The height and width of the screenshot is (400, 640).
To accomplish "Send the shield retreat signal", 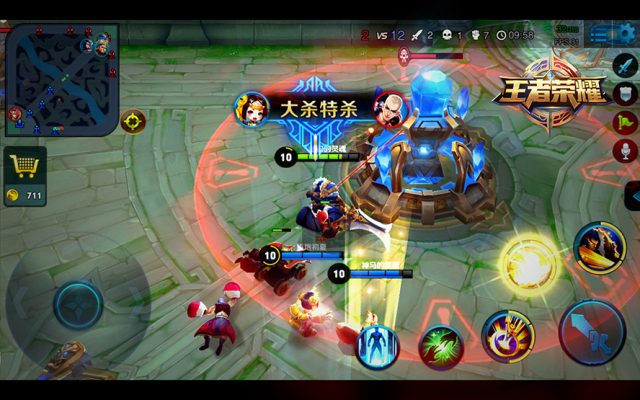I will pyautogui.click(x=626, y=93).
